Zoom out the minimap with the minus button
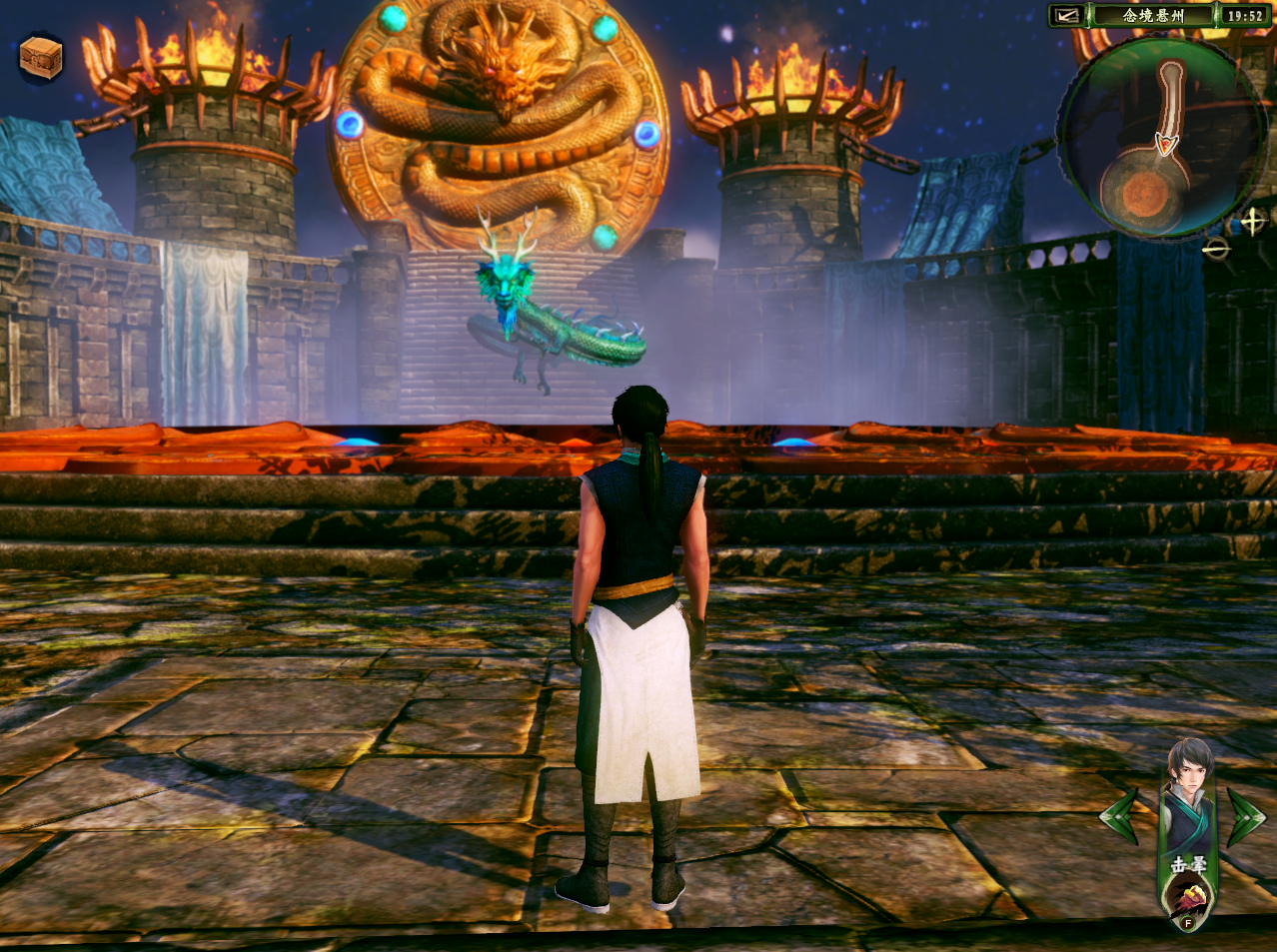Screen dimensions: 1277x952 pos(1216,248)
